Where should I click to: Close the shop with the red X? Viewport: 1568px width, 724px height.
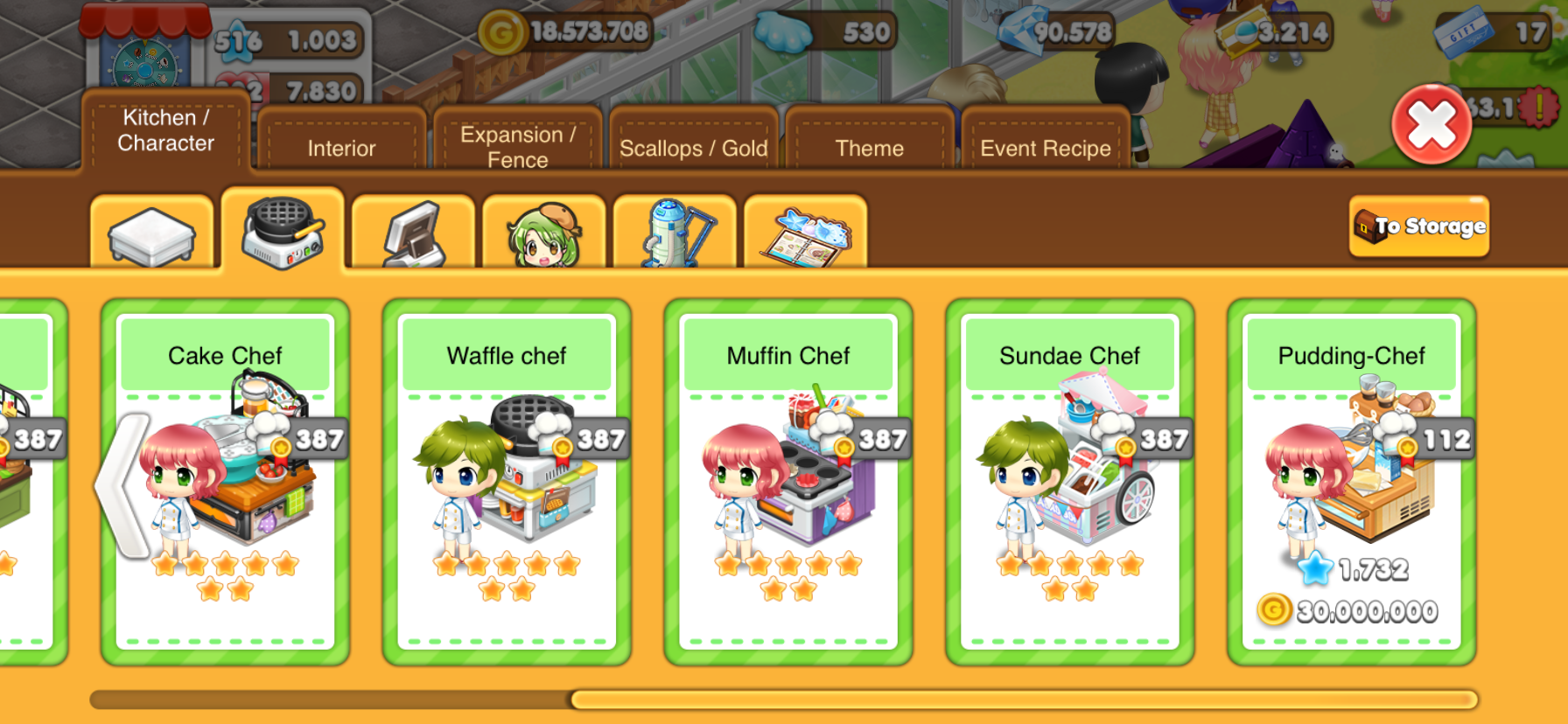click(x=1431, y=124)
